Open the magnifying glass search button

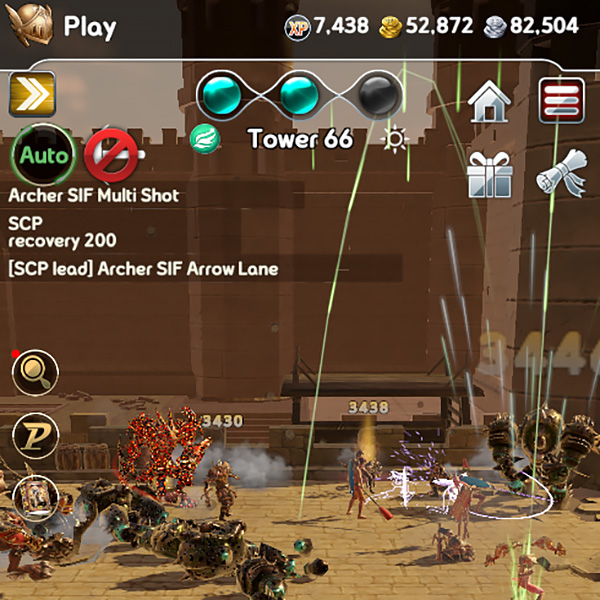coord(35,374)
